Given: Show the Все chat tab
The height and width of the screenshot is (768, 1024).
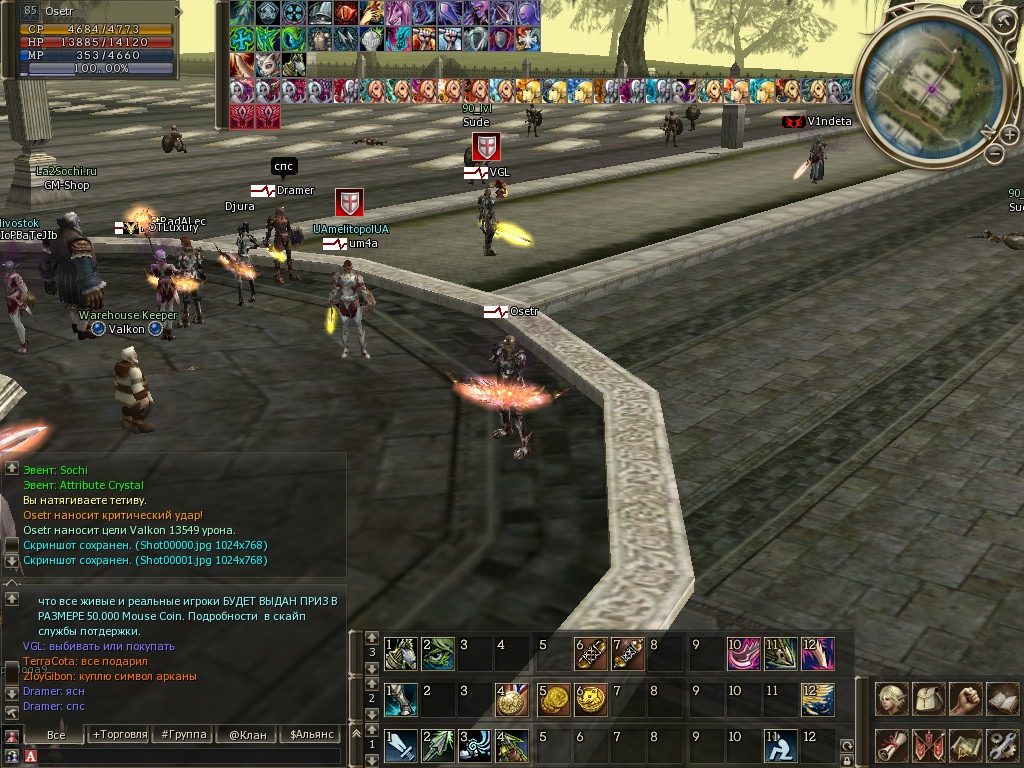Looking at the screenshot, I should click(x=56, y=734).
